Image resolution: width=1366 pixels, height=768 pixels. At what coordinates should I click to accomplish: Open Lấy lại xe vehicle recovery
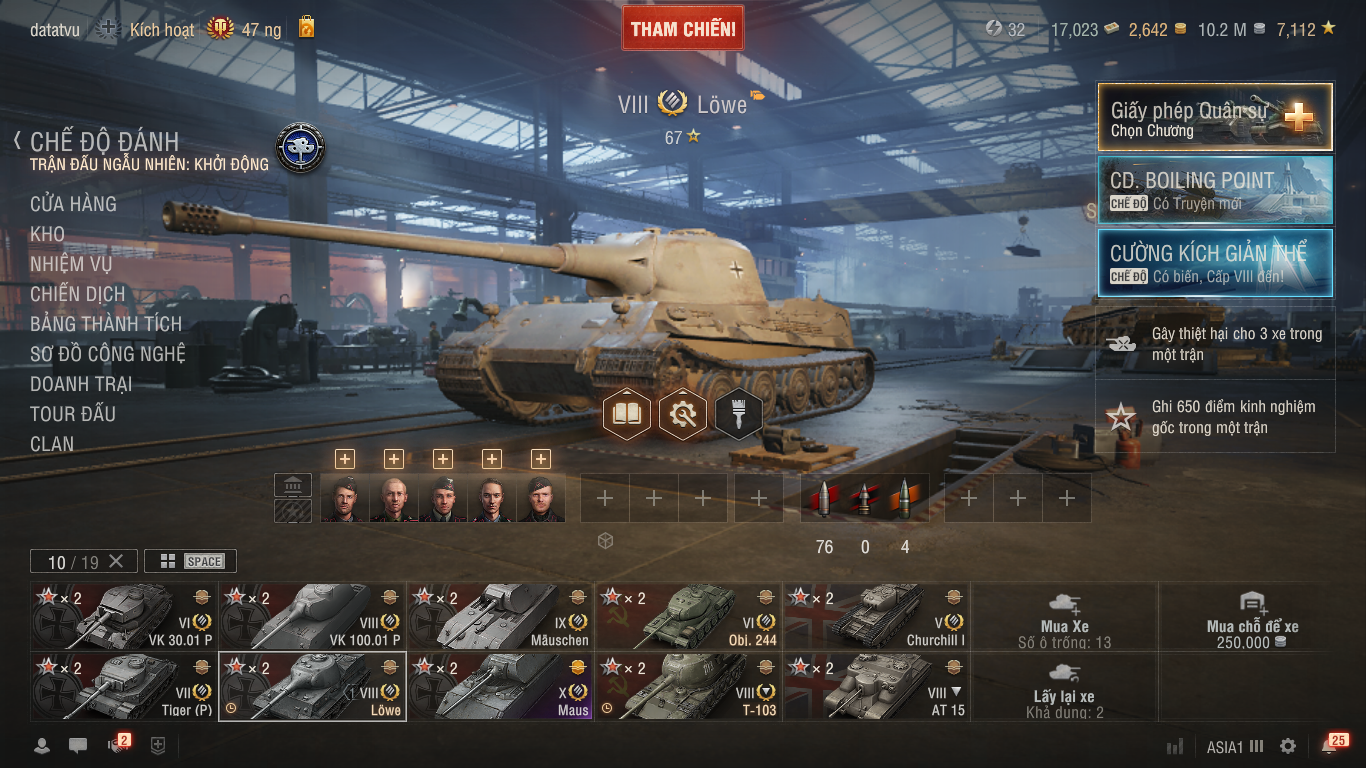coord(1064,687)
